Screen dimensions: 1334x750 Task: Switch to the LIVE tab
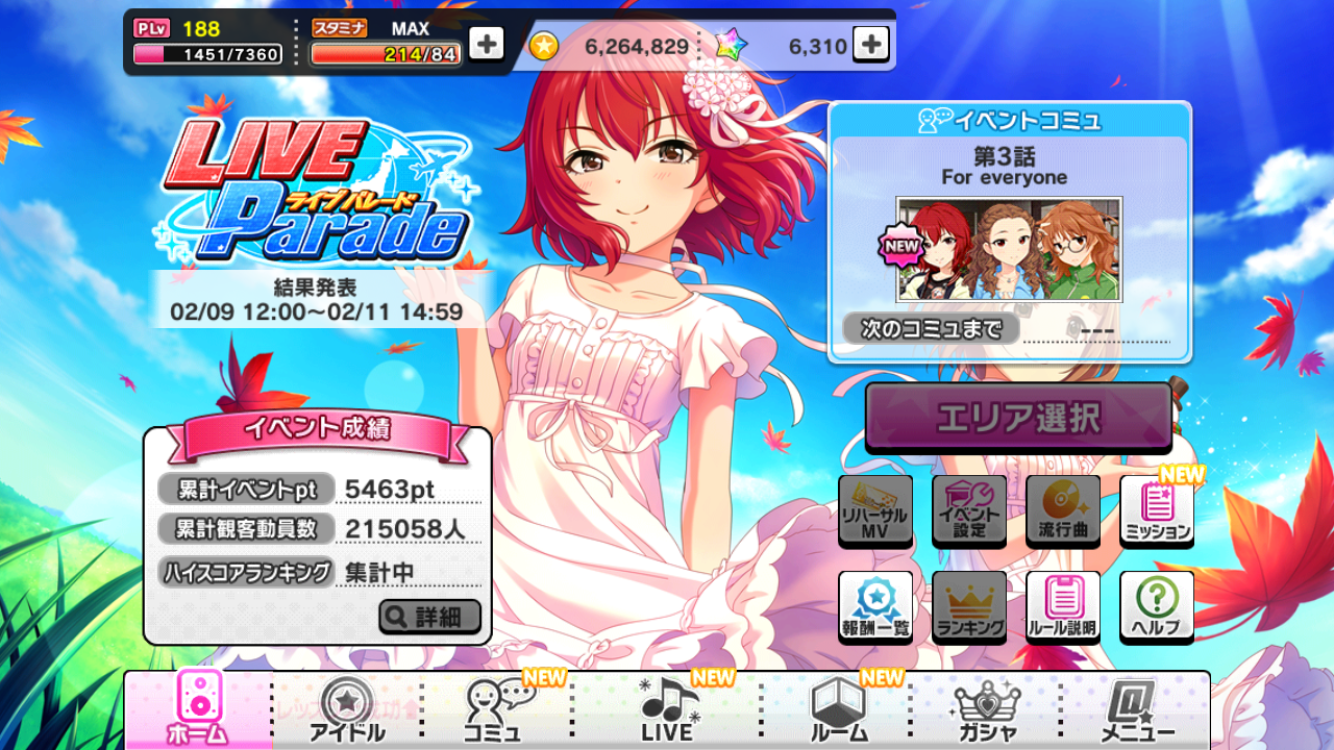667,710
